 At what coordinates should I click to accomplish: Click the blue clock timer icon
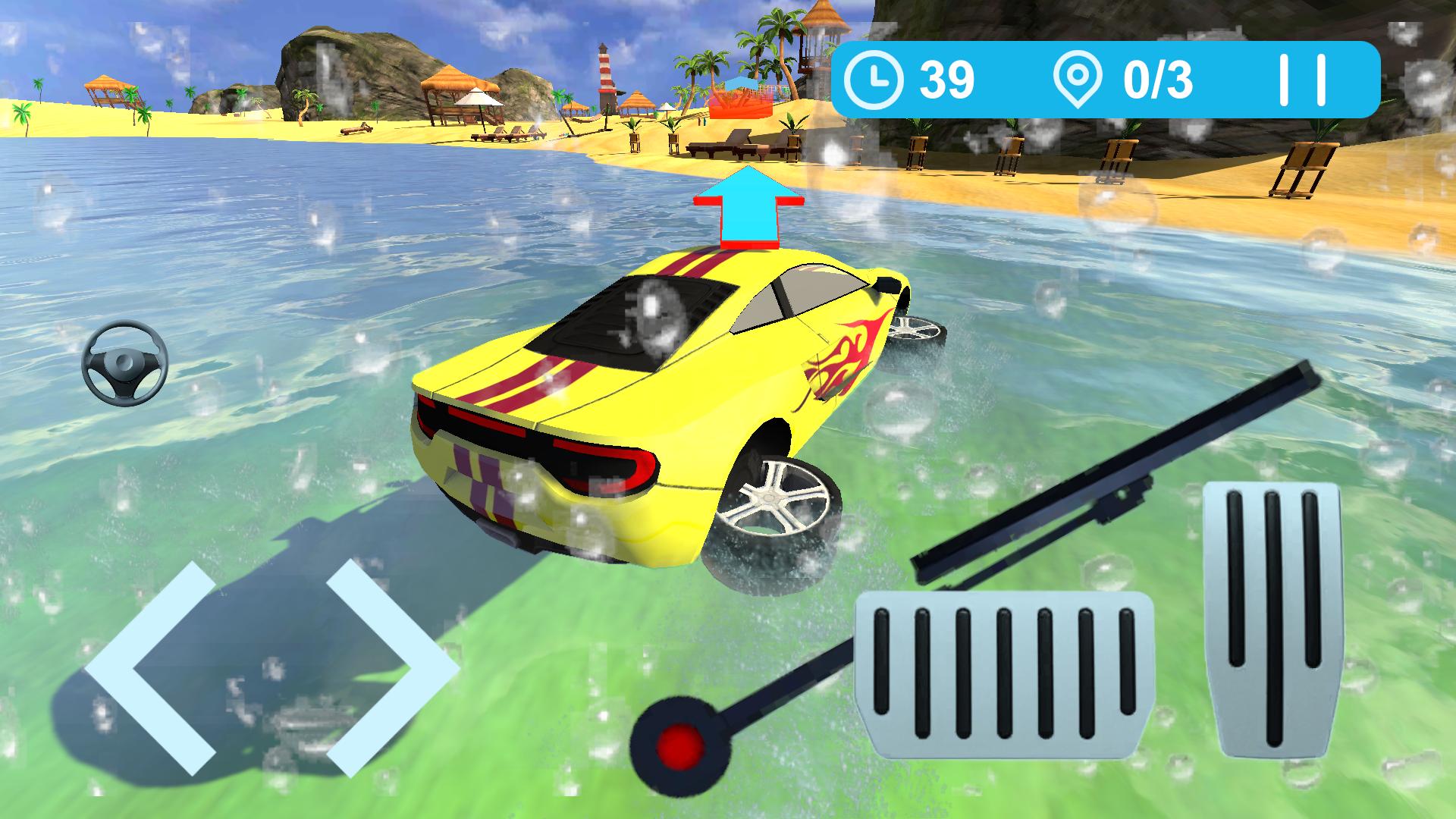[876, 78]
